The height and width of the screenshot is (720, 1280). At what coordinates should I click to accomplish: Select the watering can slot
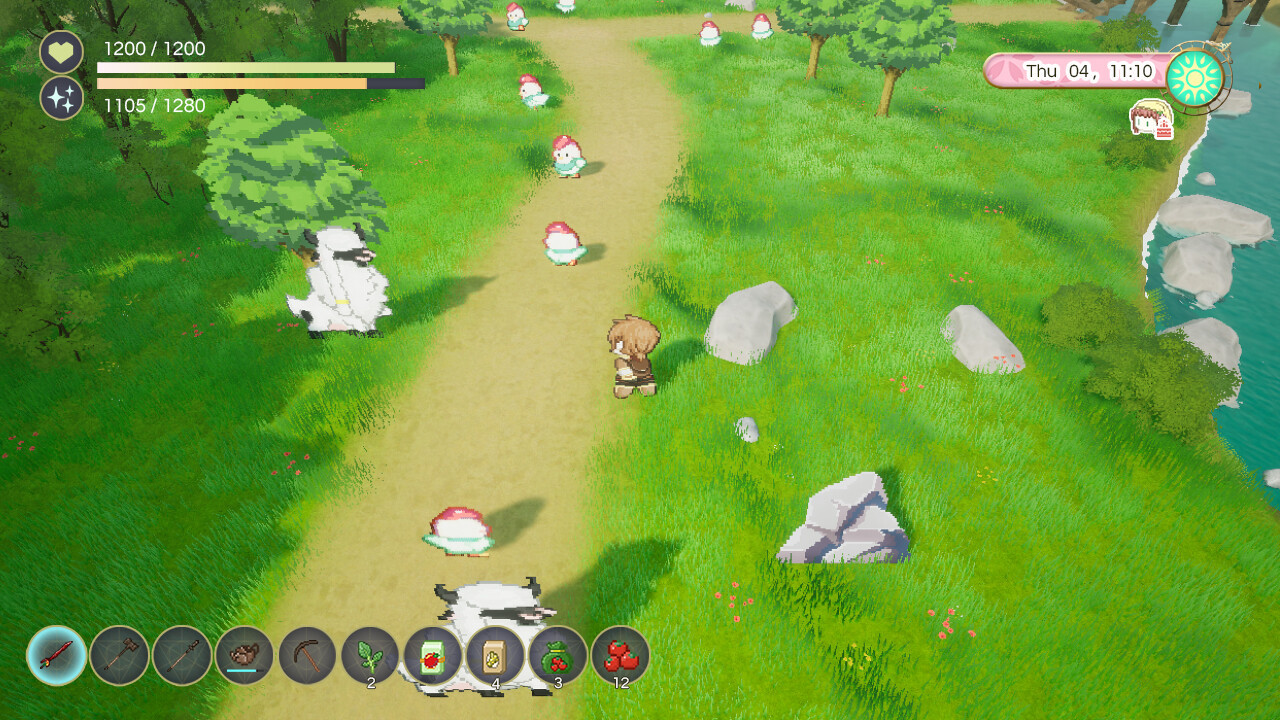tap(245, 655)
